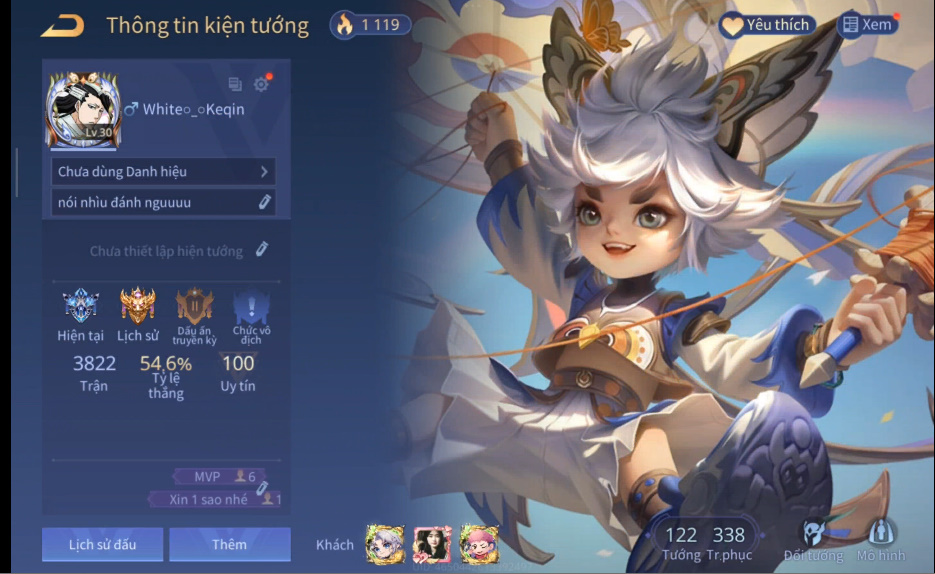Open the Mô hình model view
The width and height of the screenshot is (935, 574).
881,540
